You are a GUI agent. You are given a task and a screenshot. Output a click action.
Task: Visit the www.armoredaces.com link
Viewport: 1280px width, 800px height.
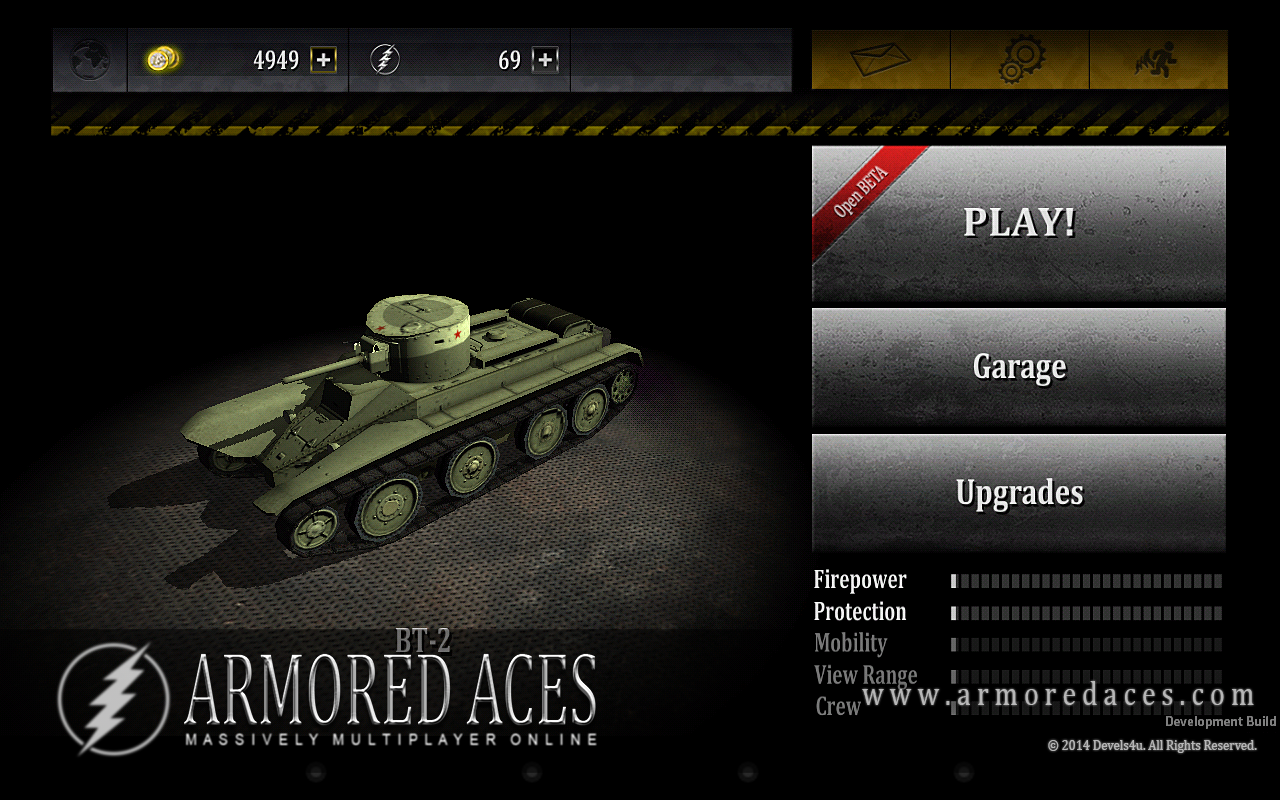pos(1058,695)
